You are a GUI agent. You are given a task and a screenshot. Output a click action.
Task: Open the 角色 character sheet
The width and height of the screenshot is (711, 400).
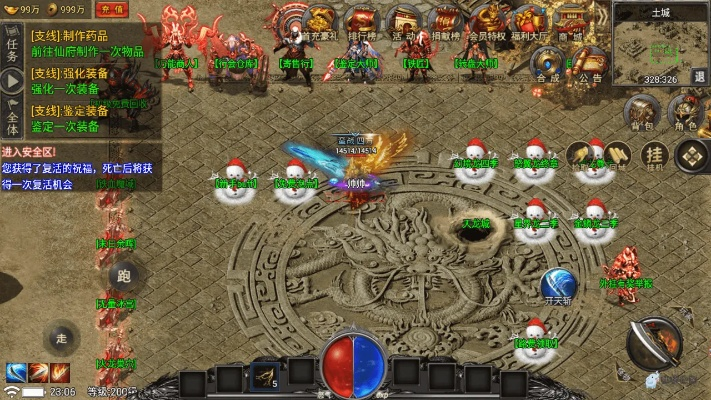685,113
